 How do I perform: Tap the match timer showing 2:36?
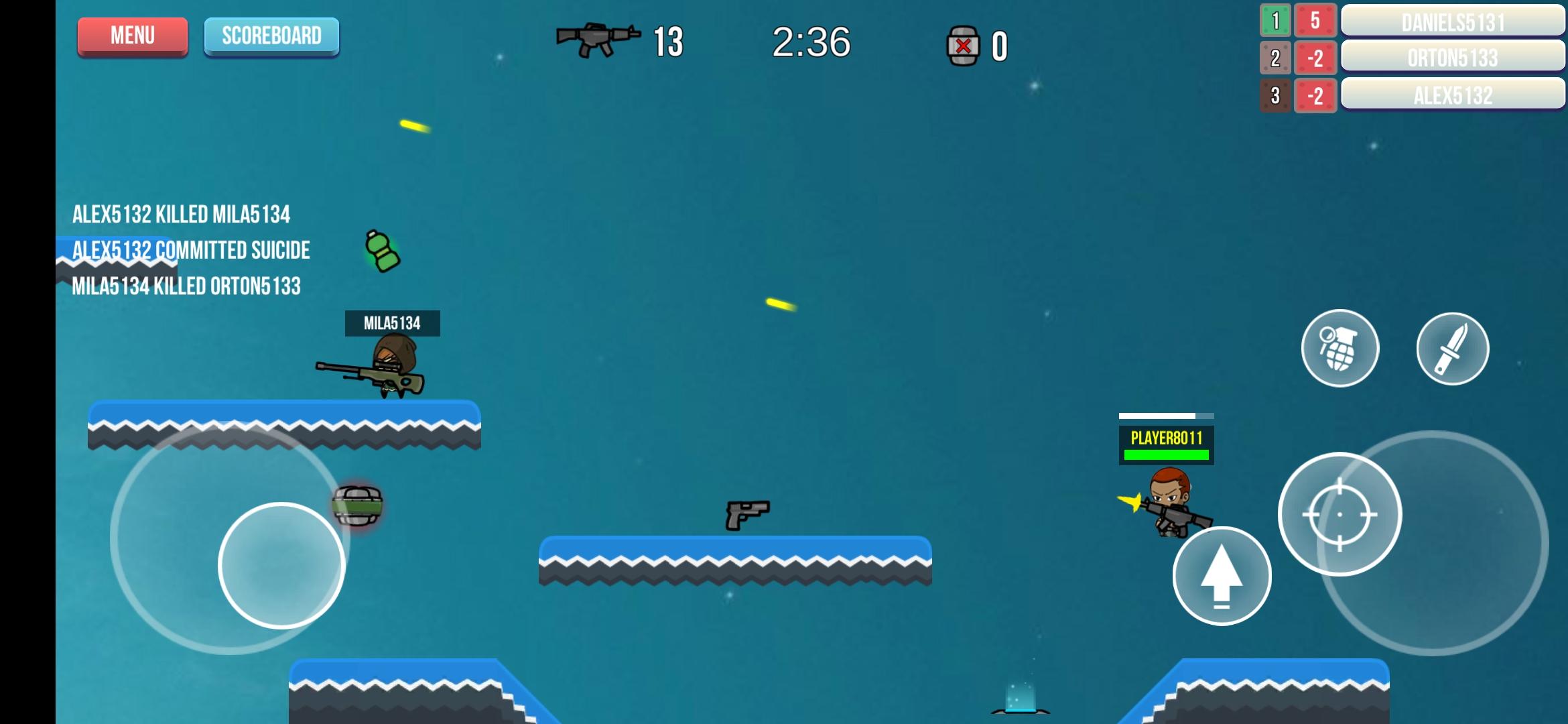[x=812, y=42]
